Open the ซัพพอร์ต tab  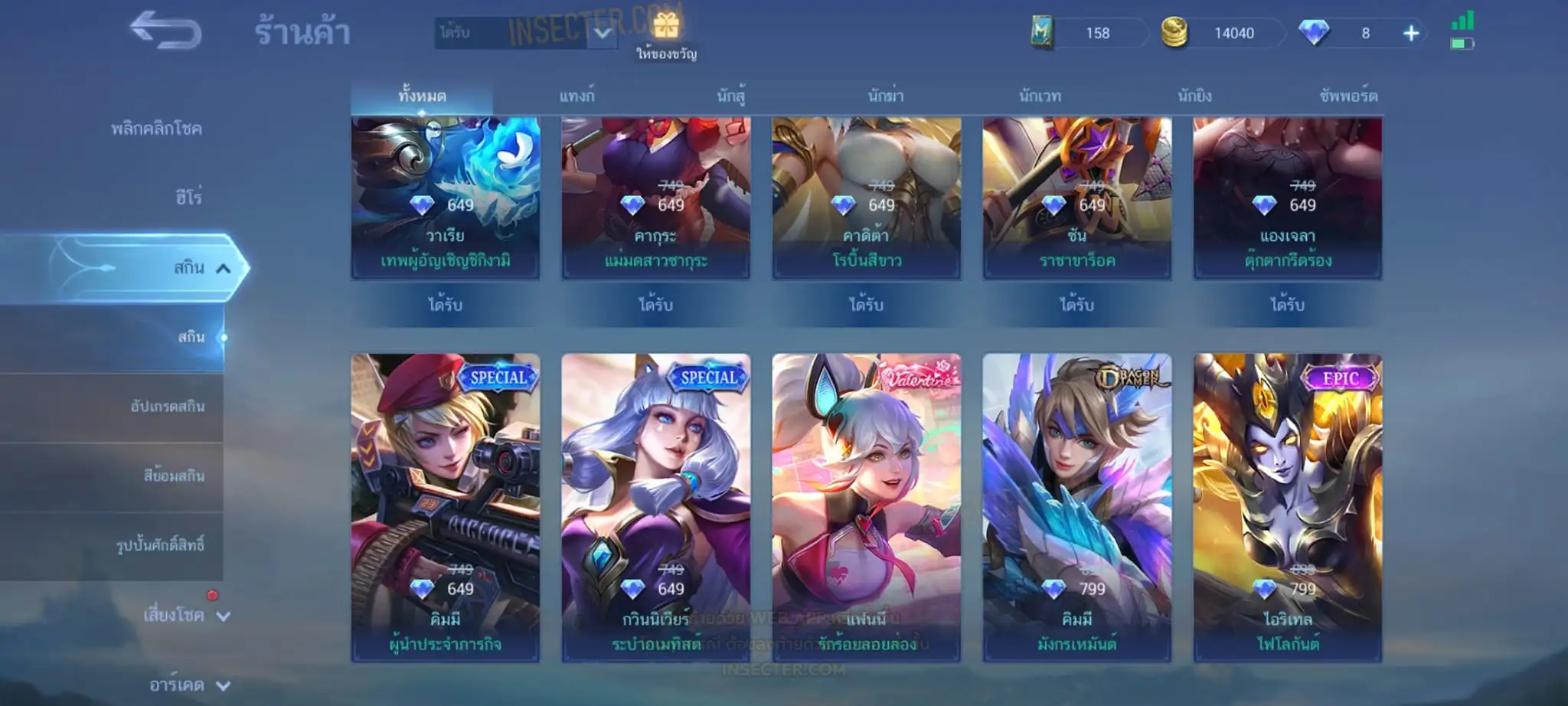coord(1348,96)
